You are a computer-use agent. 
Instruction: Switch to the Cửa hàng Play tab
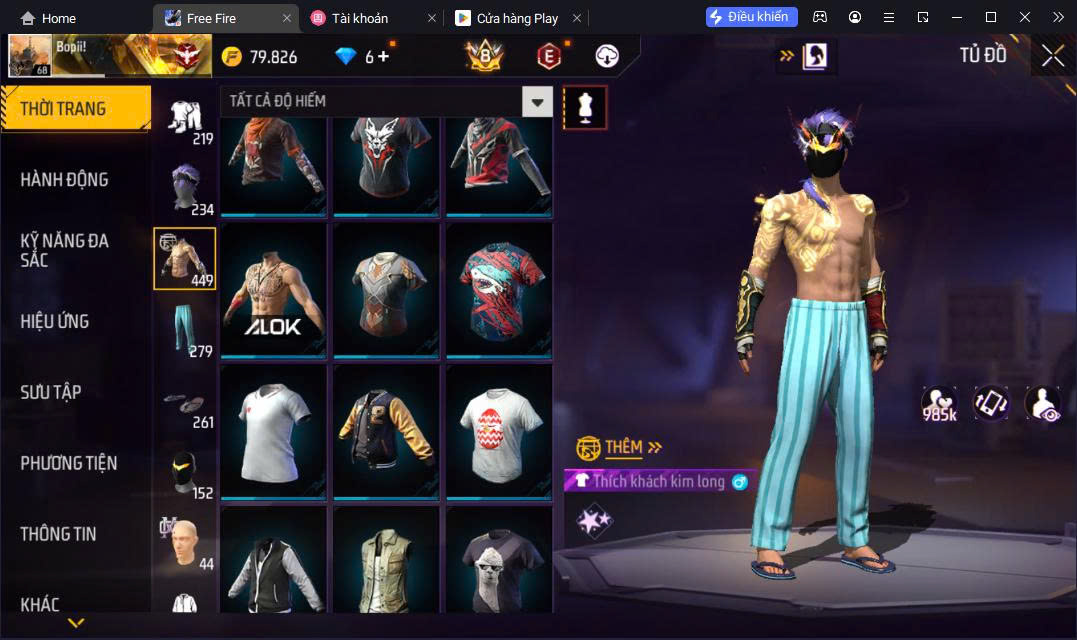pyautogui.click(x=516, y=18)
